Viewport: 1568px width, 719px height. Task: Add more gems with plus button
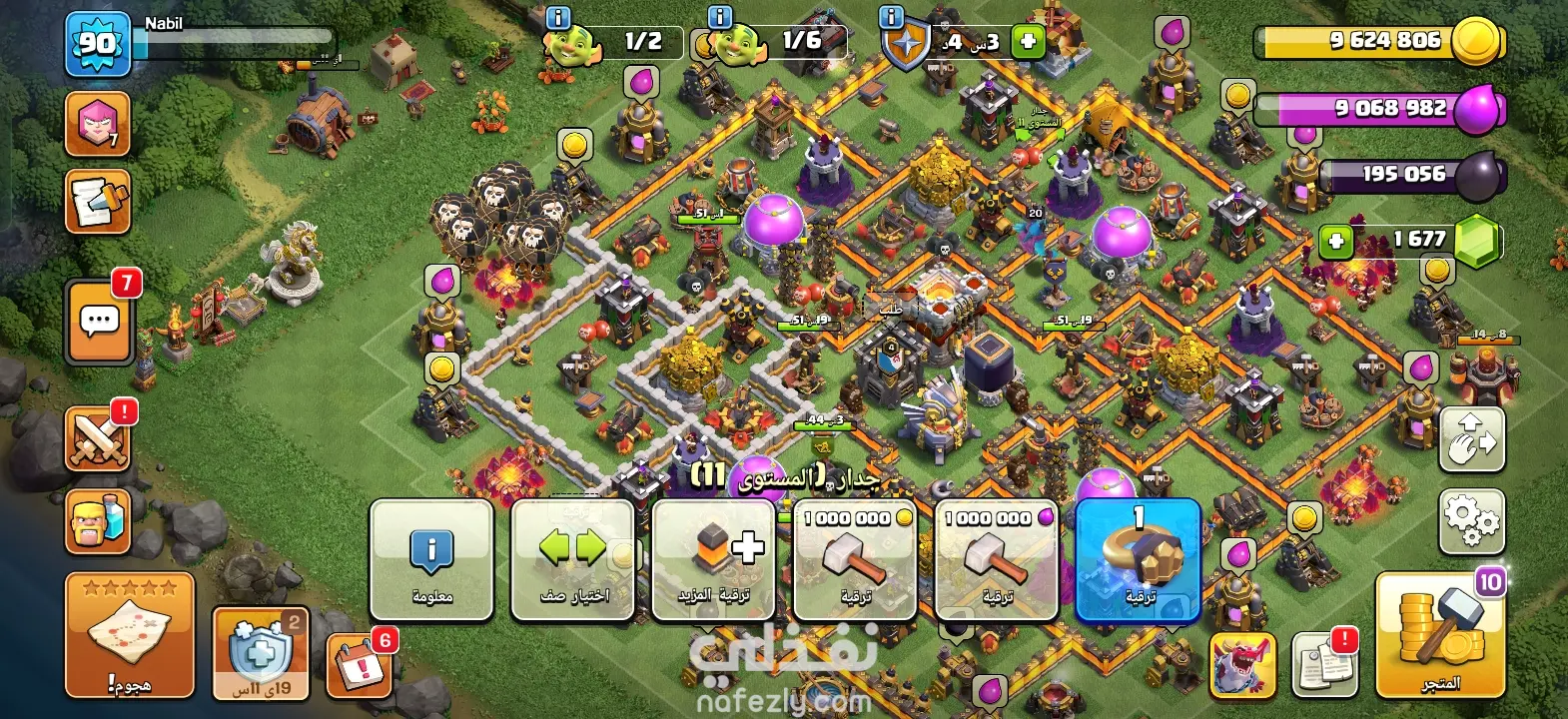[x=1336, y=241]
